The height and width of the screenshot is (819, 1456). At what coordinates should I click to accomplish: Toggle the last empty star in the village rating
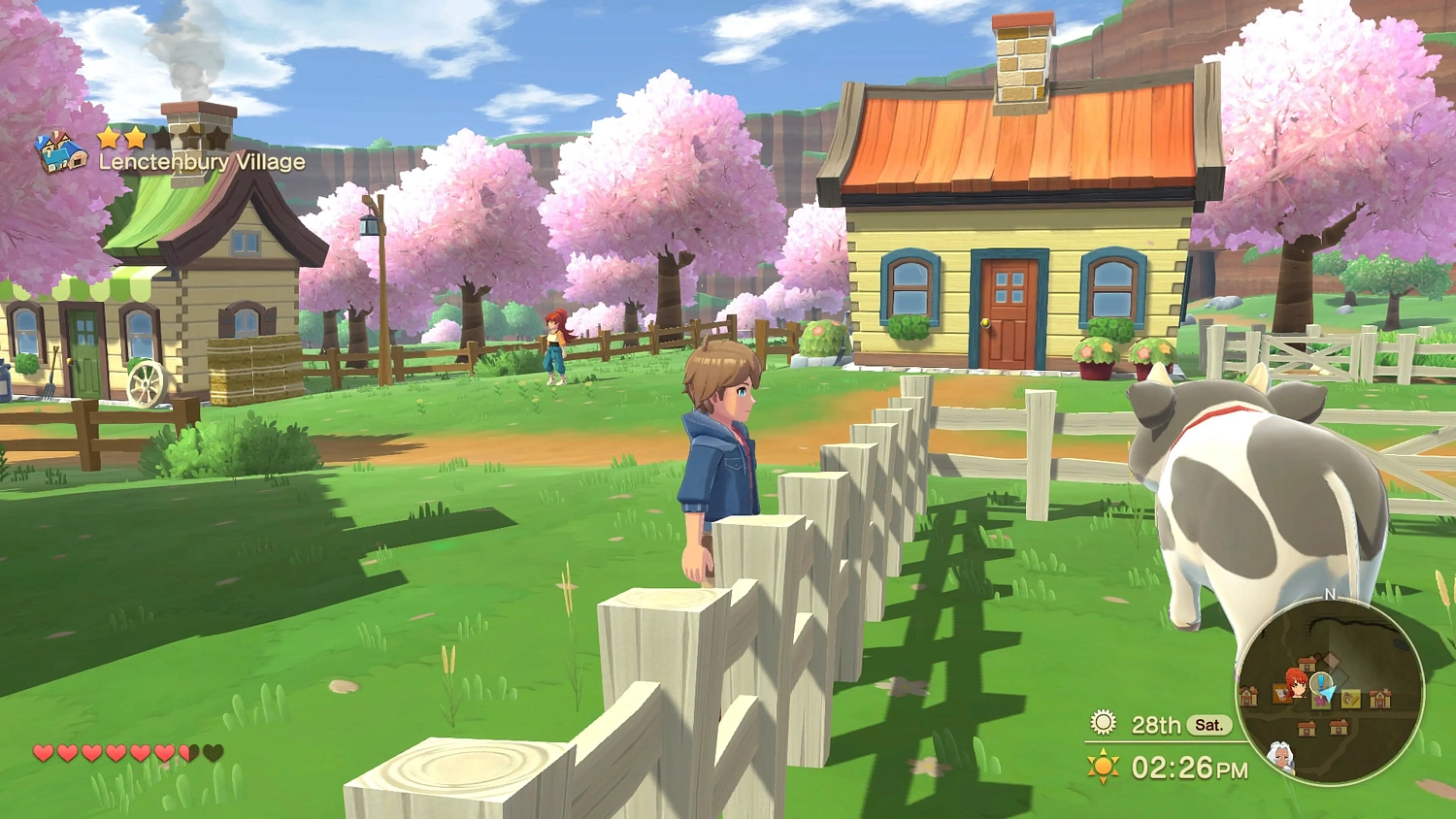(217, 136)
